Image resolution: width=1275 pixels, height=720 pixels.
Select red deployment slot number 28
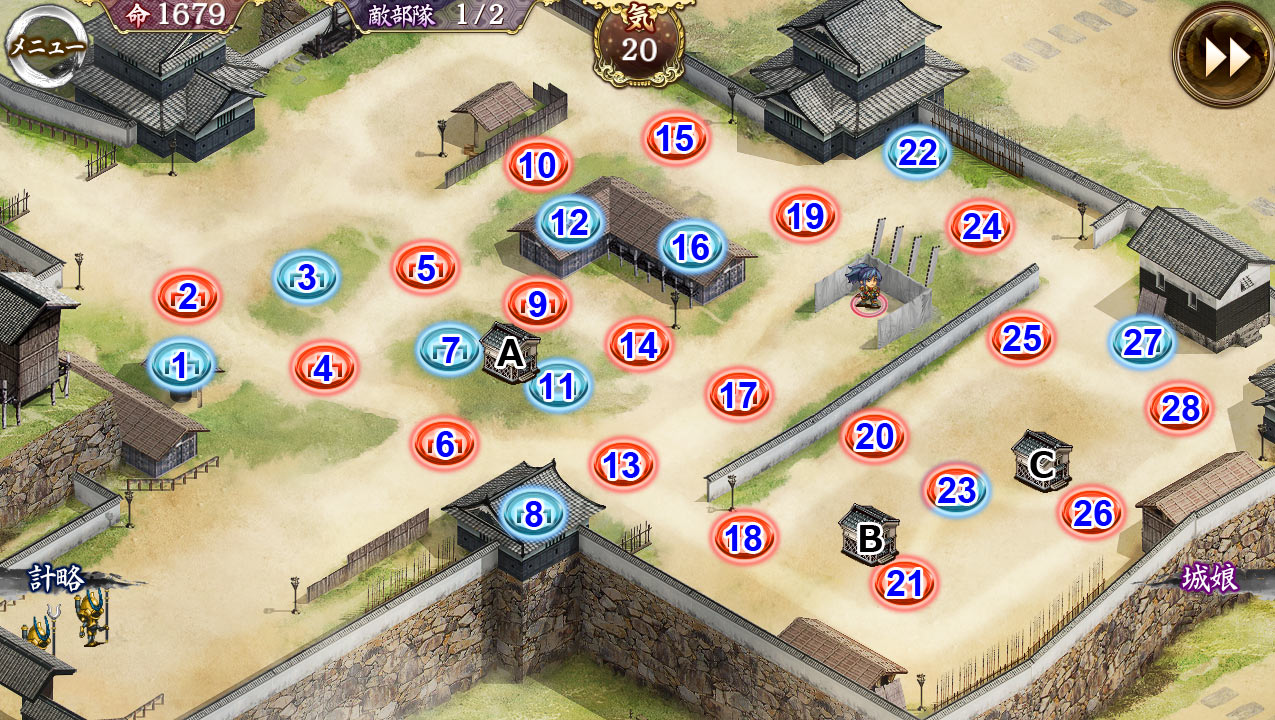(x=1180, y=409)
